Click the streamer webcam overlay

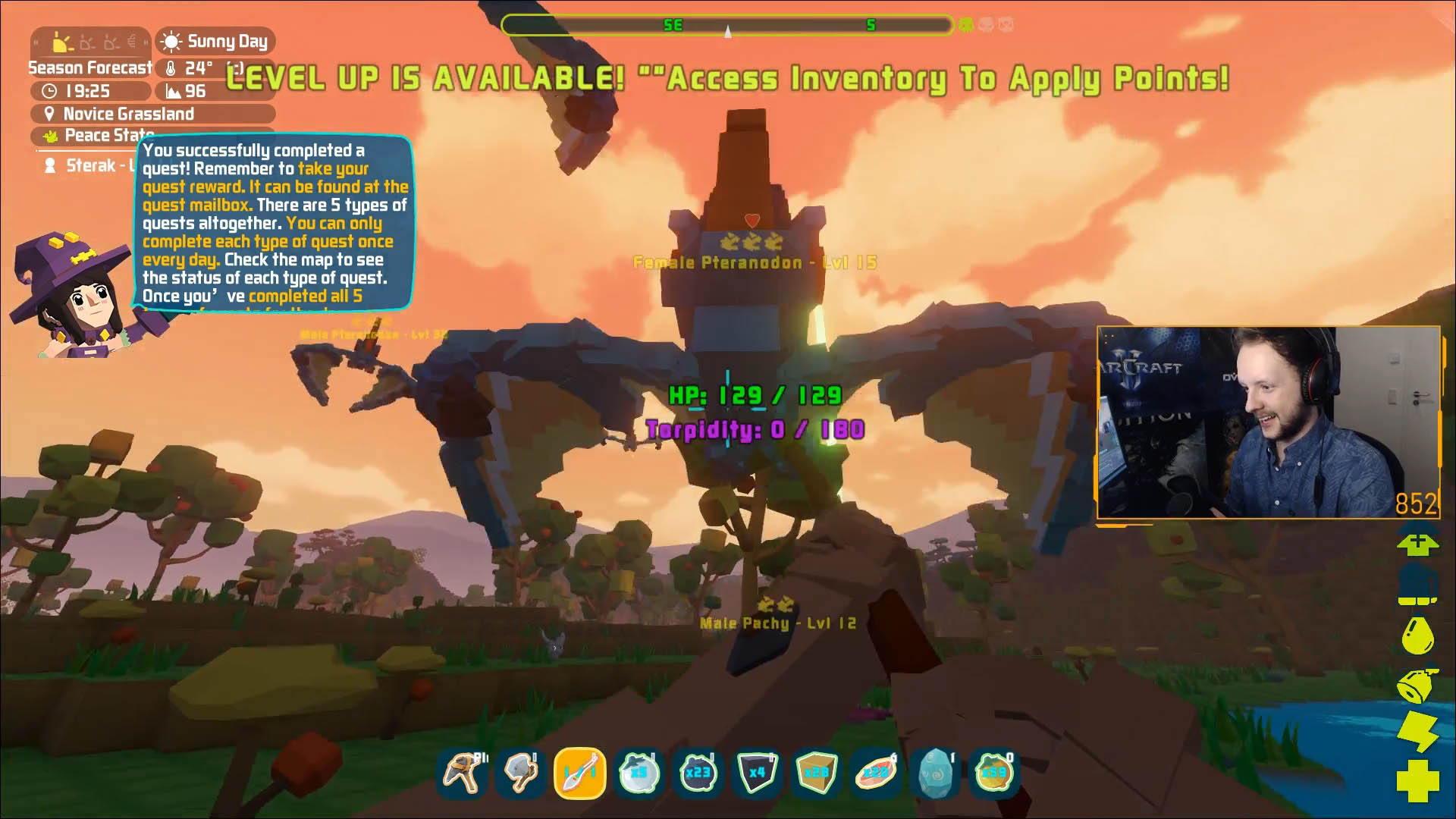[1268, 422]
